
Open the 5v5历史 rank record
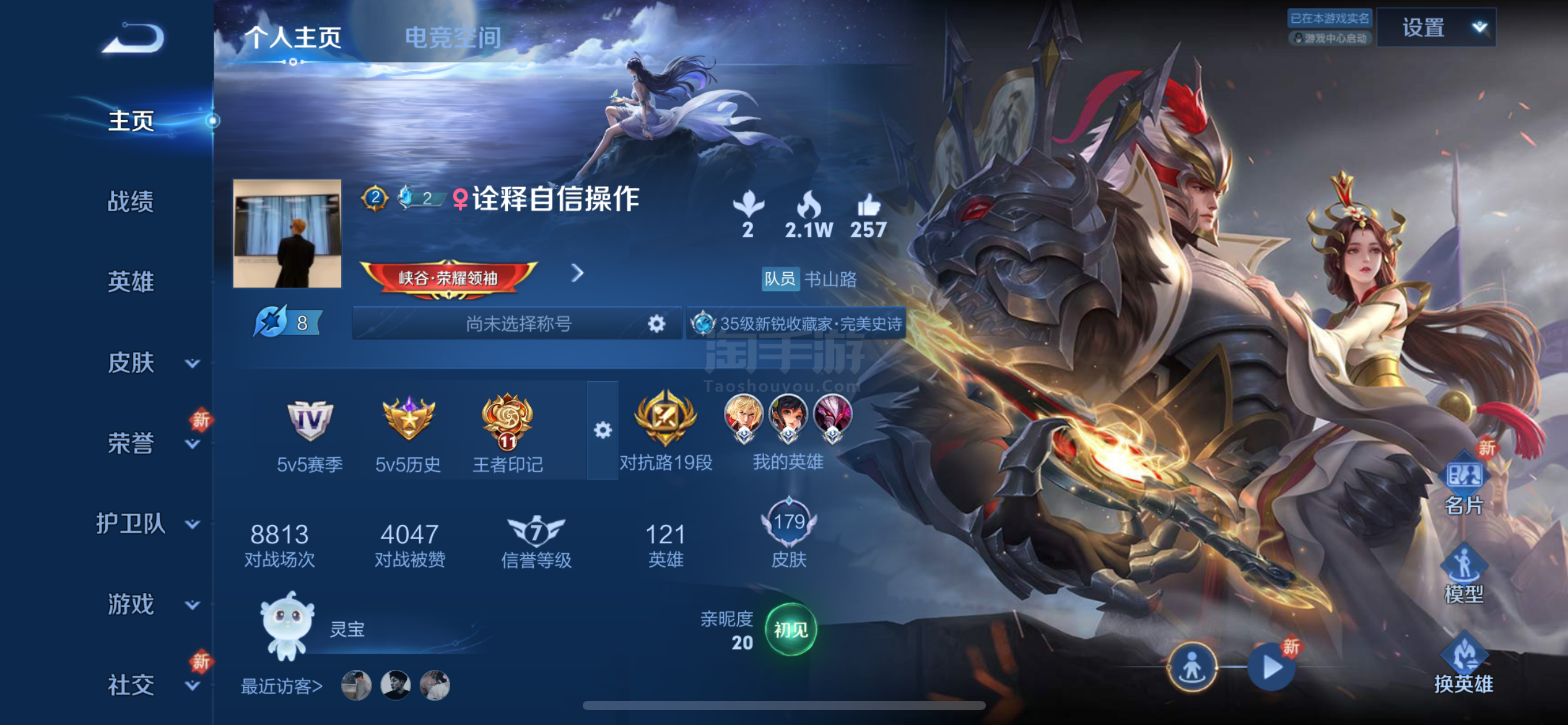(x=408, y=421)
